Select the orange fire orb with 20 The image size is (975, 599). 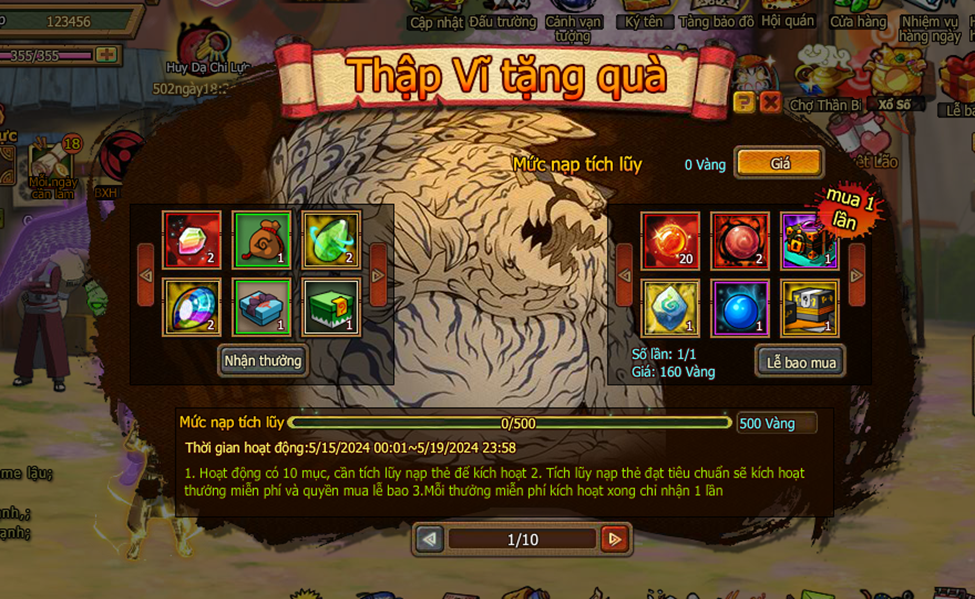point(670,240)
